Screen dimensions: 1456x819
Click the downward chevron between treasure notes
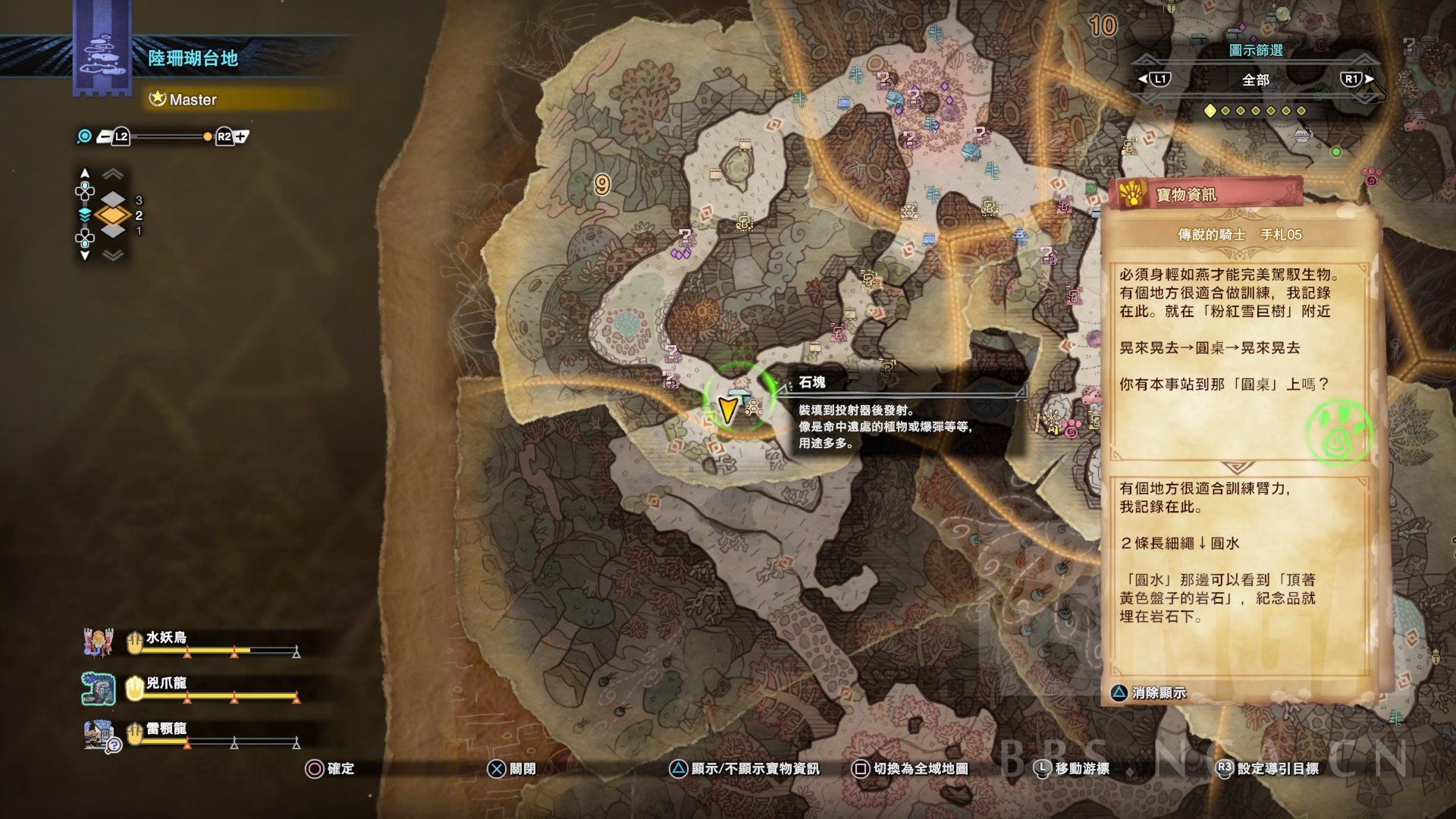click(1238, 468)
